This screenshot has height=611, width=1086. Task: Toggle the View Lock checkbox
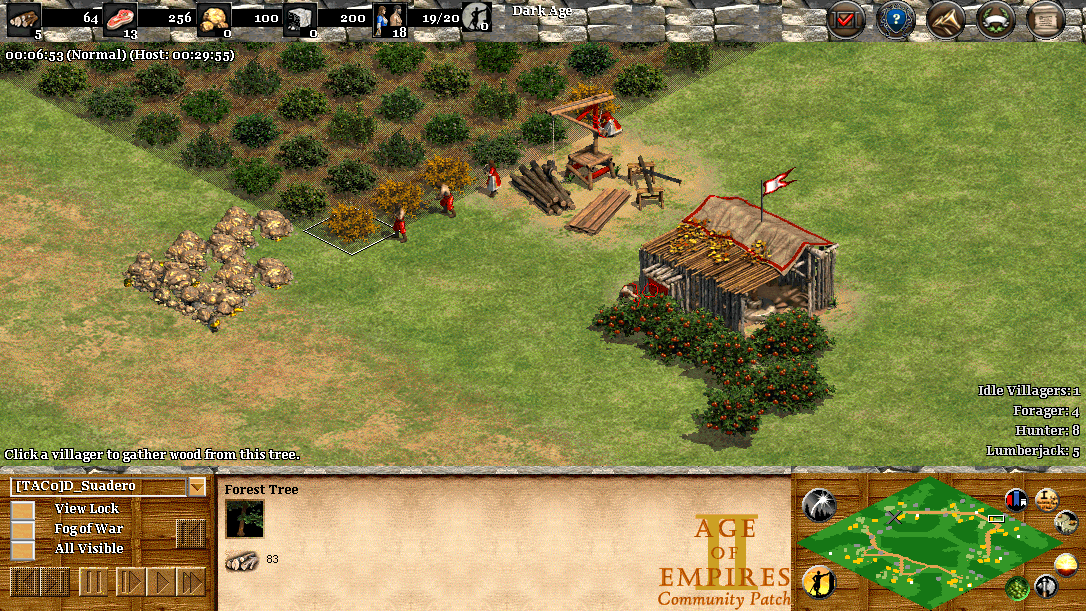pyautogui.click(x=22, y=509)
